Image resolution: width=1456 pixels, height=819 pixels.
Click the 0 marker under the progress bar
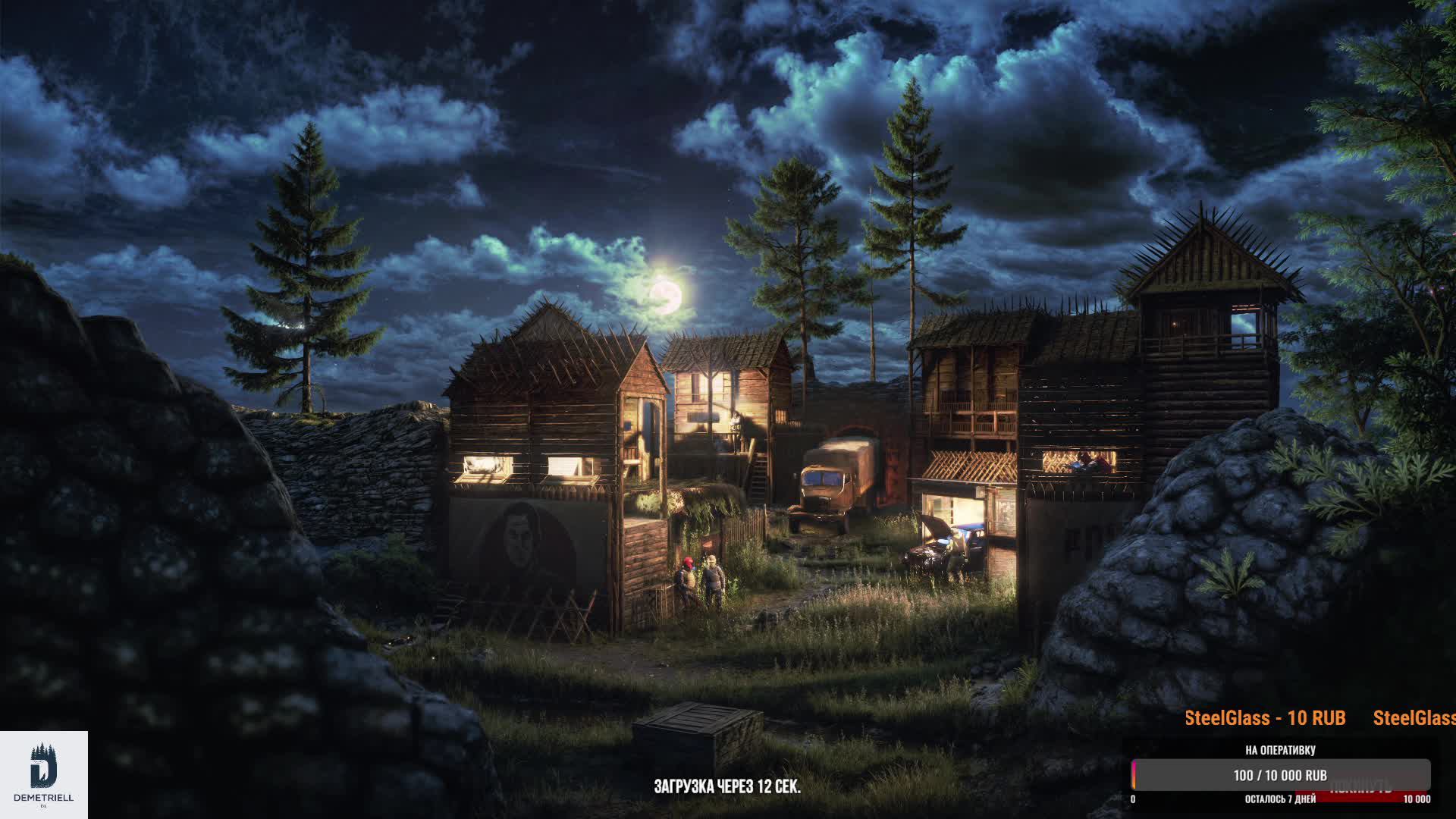(1133, 800)
